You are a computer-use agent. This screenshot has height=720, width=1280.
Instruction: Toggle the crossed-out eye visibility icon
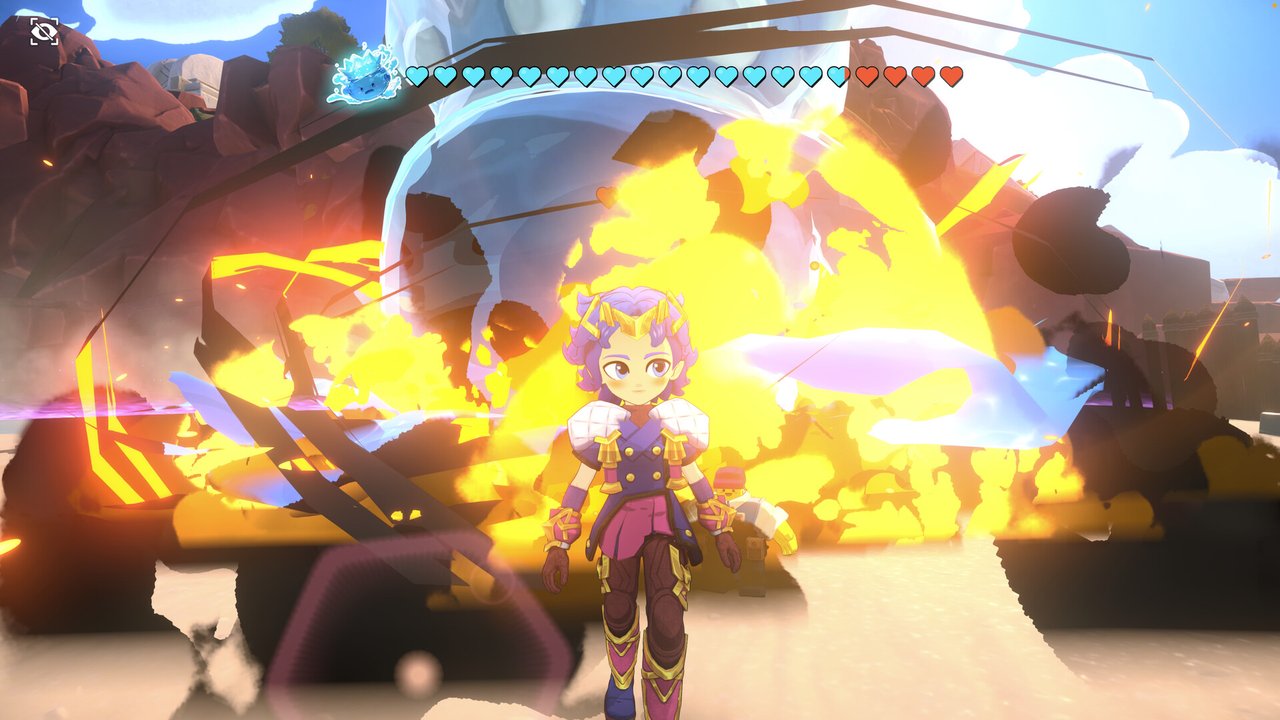pos(44,32)
